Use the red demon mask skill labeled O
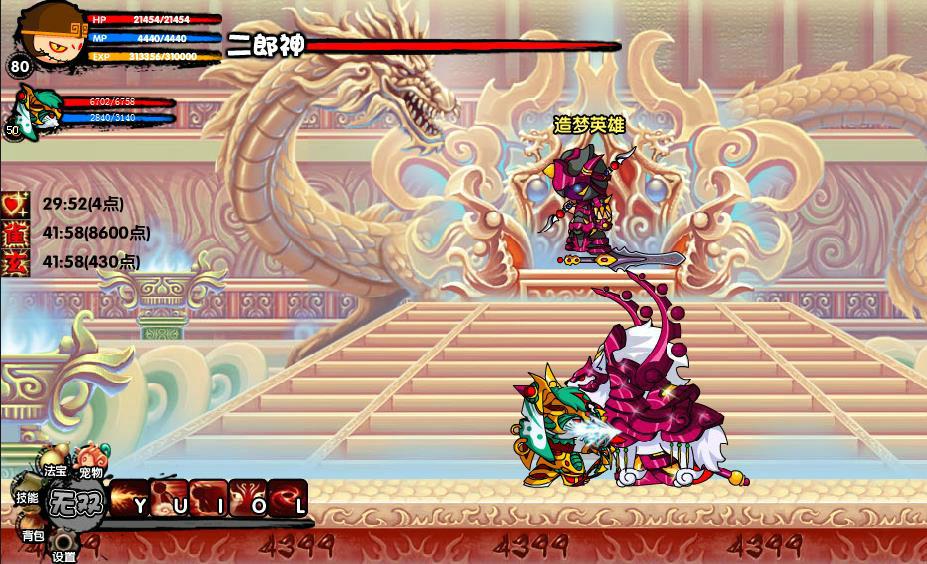 coord(248,499)
